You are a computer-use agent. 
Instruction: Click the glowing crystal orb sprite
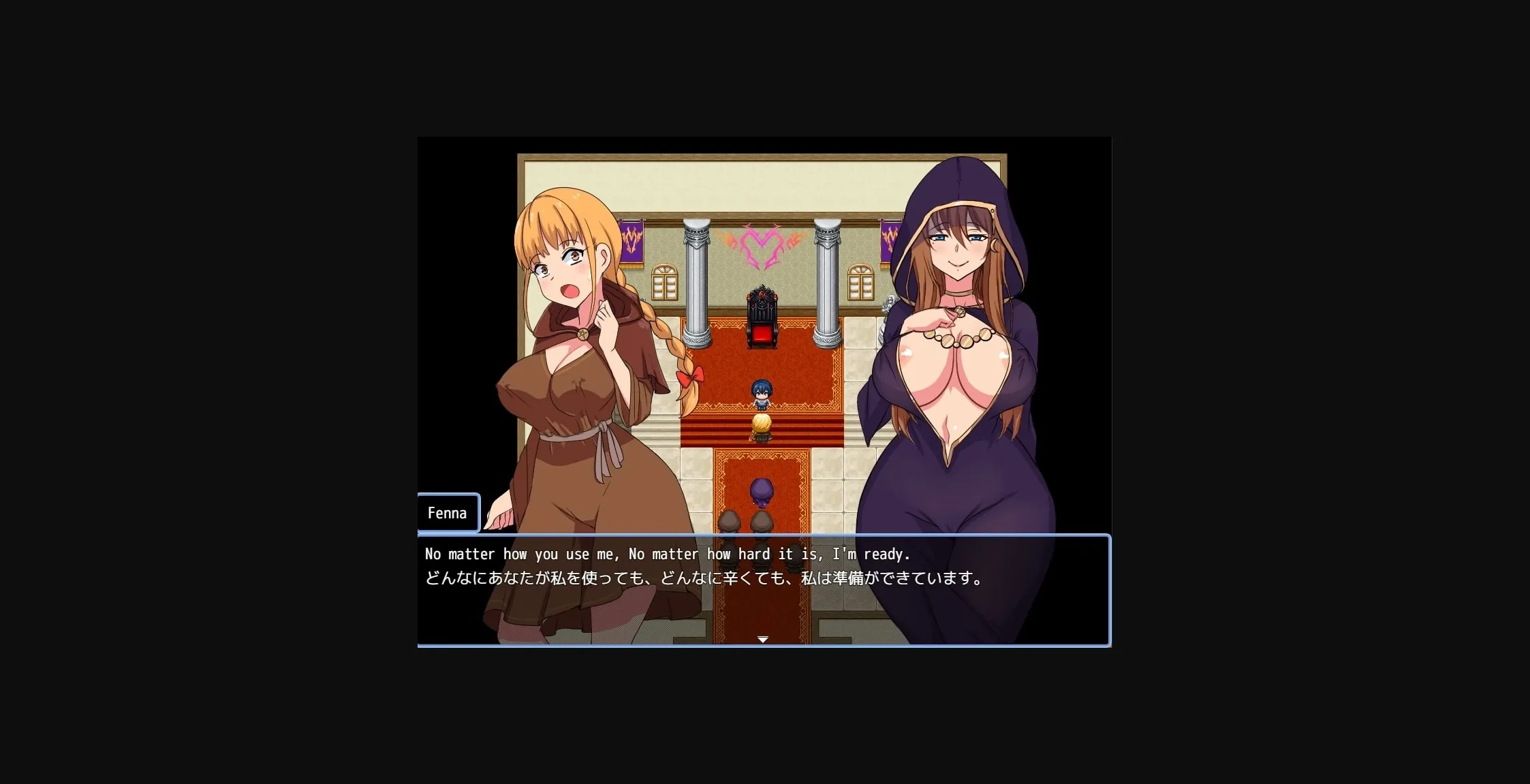(x=762, y=424)
